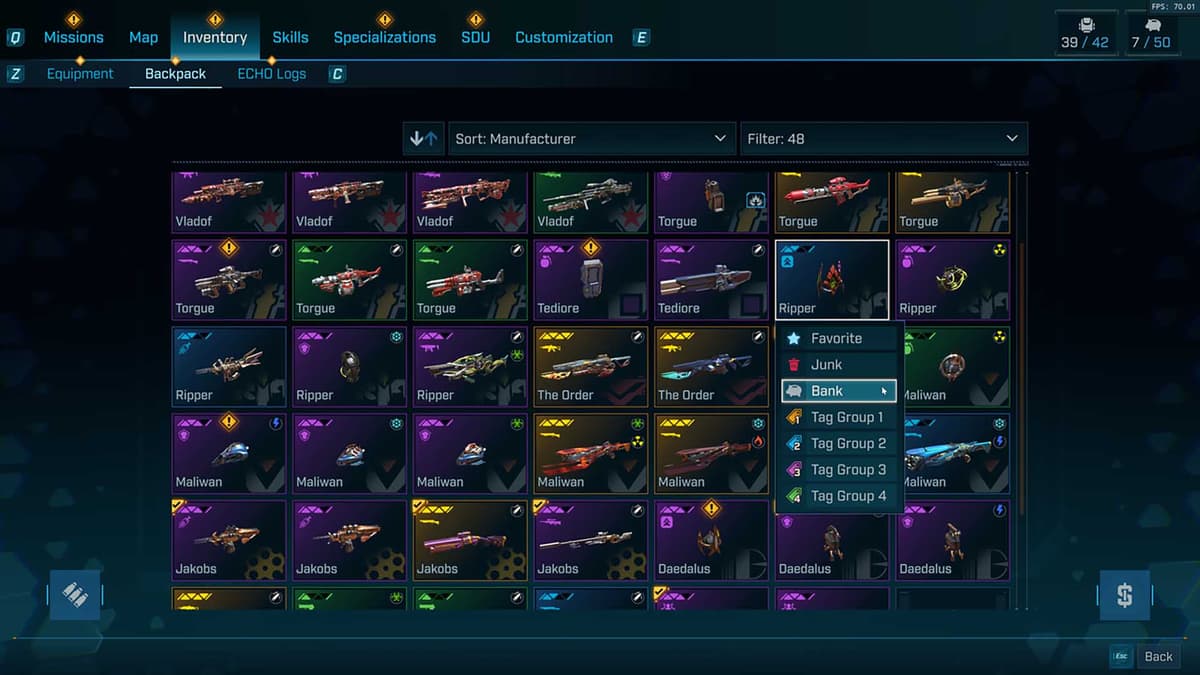The image size is (1200, 675).
Task: Open the Missions tab
Action: [x=73, y=37]
